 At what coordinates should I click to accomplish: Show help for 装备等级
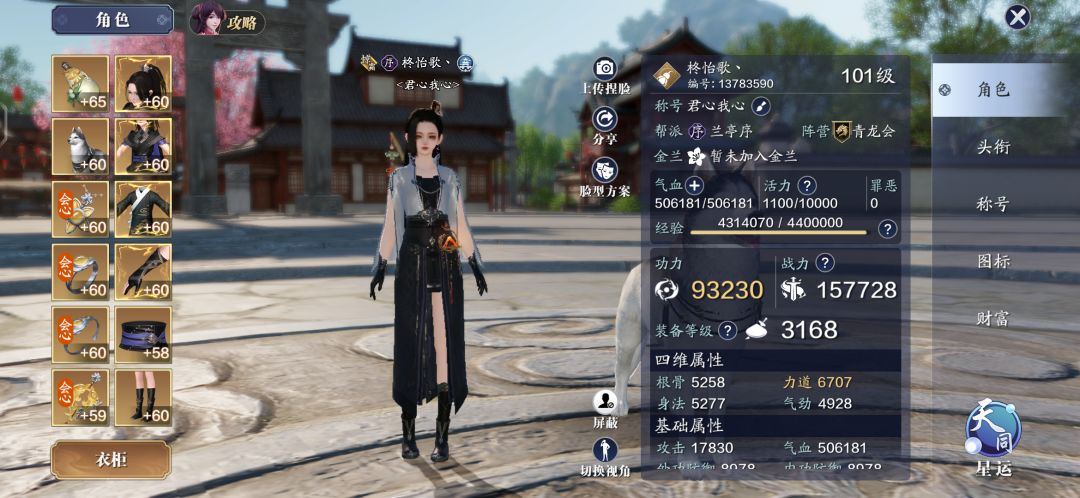(x=728, y=330)
